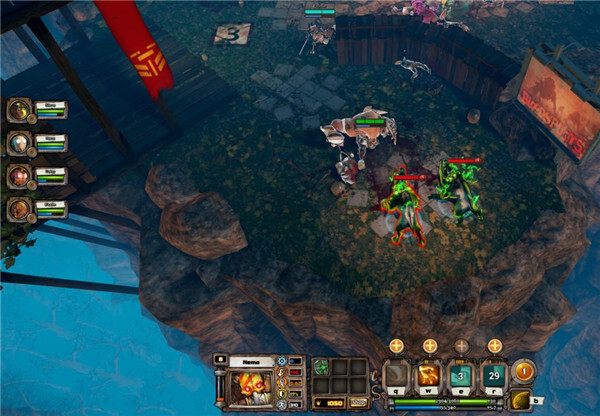
Task: Choose the first teammate portrait in ally list
Action: 18,110
